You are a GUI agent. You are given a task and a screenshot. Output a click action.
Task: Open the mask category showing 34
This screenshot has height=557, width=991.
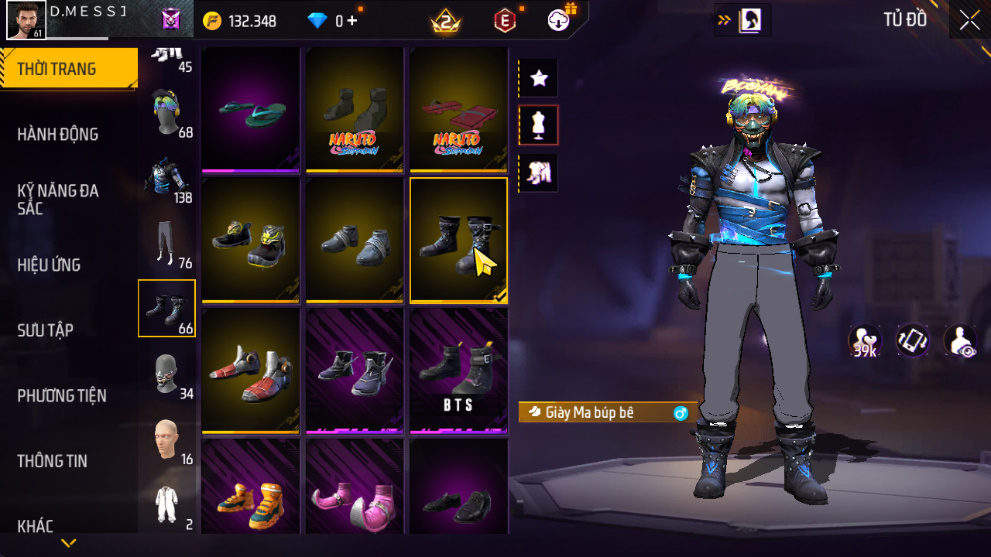[167, 374]
